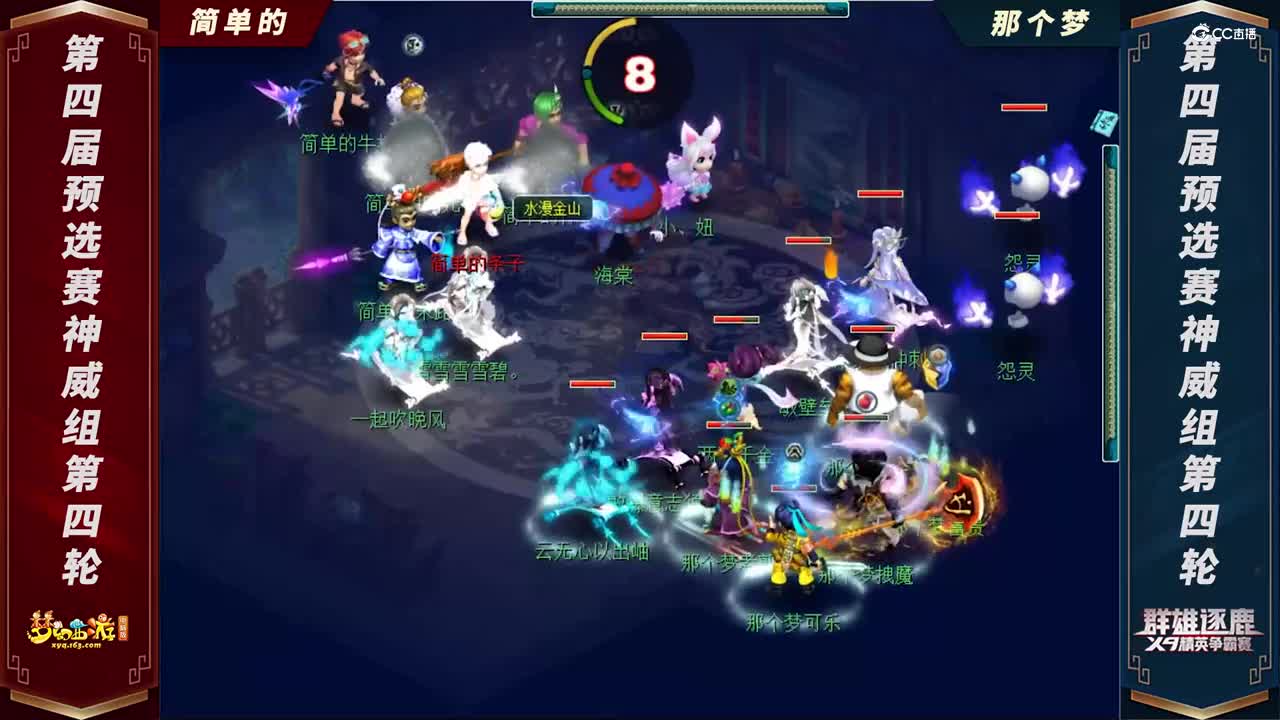
Task: Click the eye-shaped icon above the battlefield
Action: point(411,44)
